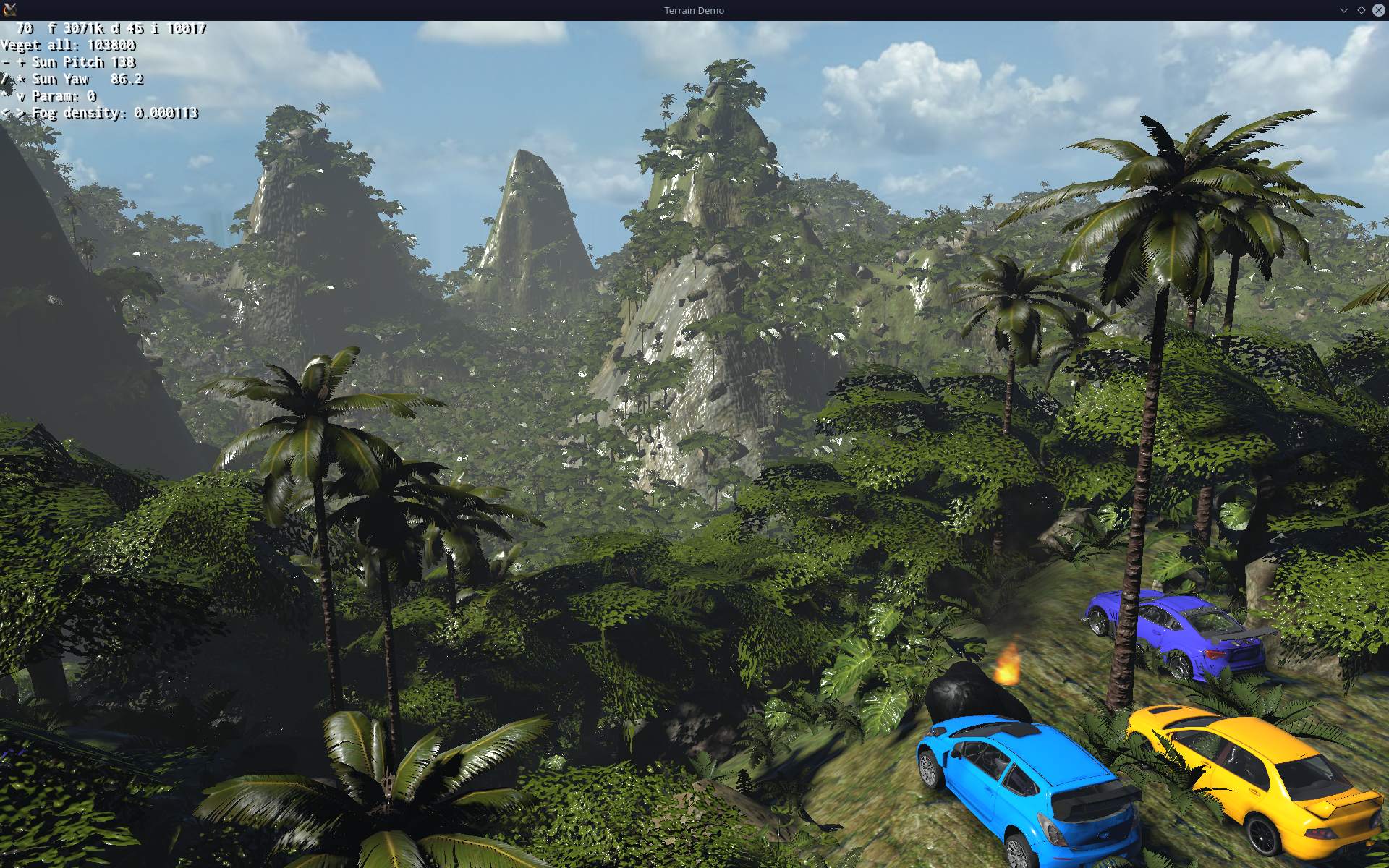Close the Terrain Demo window
The height and width of the screenshot is (868, 1389).
[x=1378, y=10]
